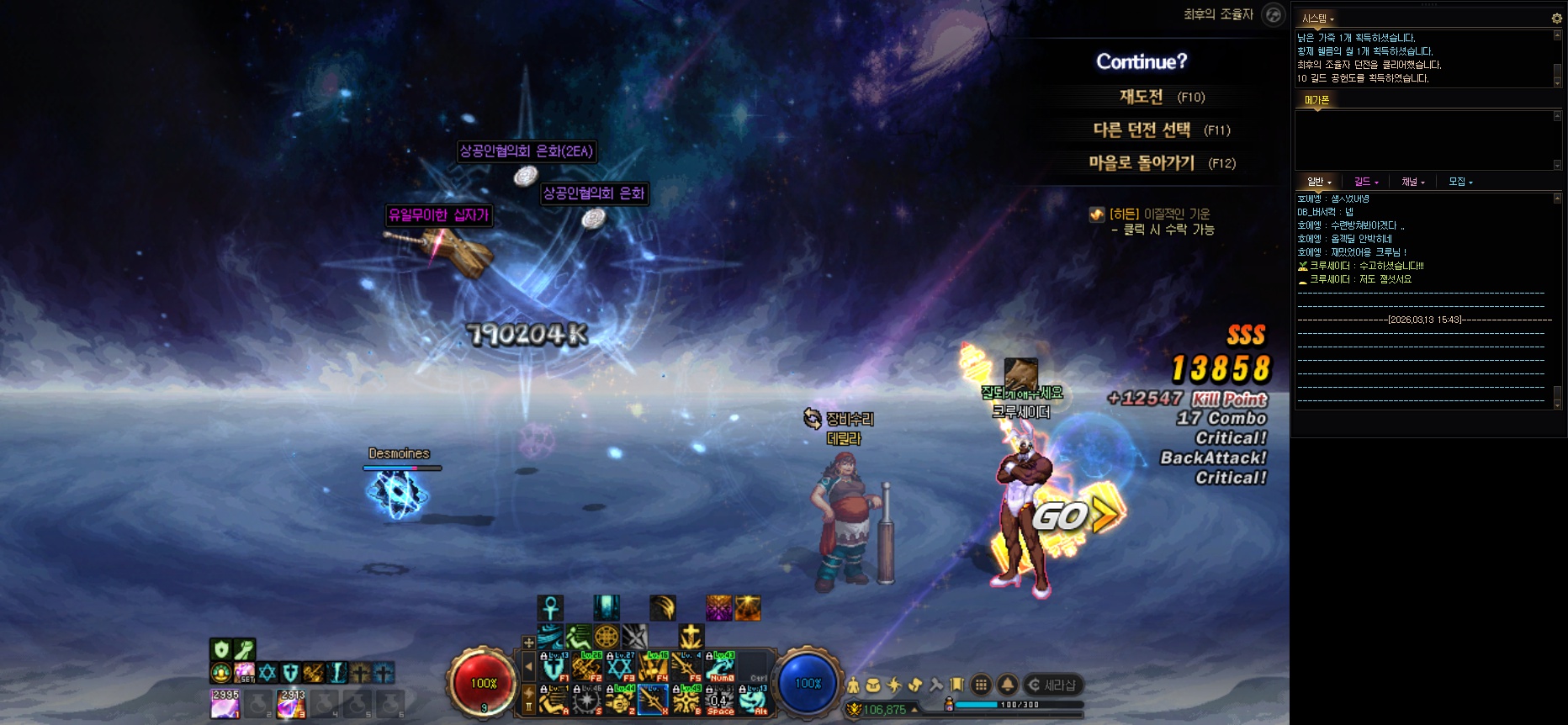Open the notification bell icon
This screenshot has height=725, width=1568.
coord(1007,685)
